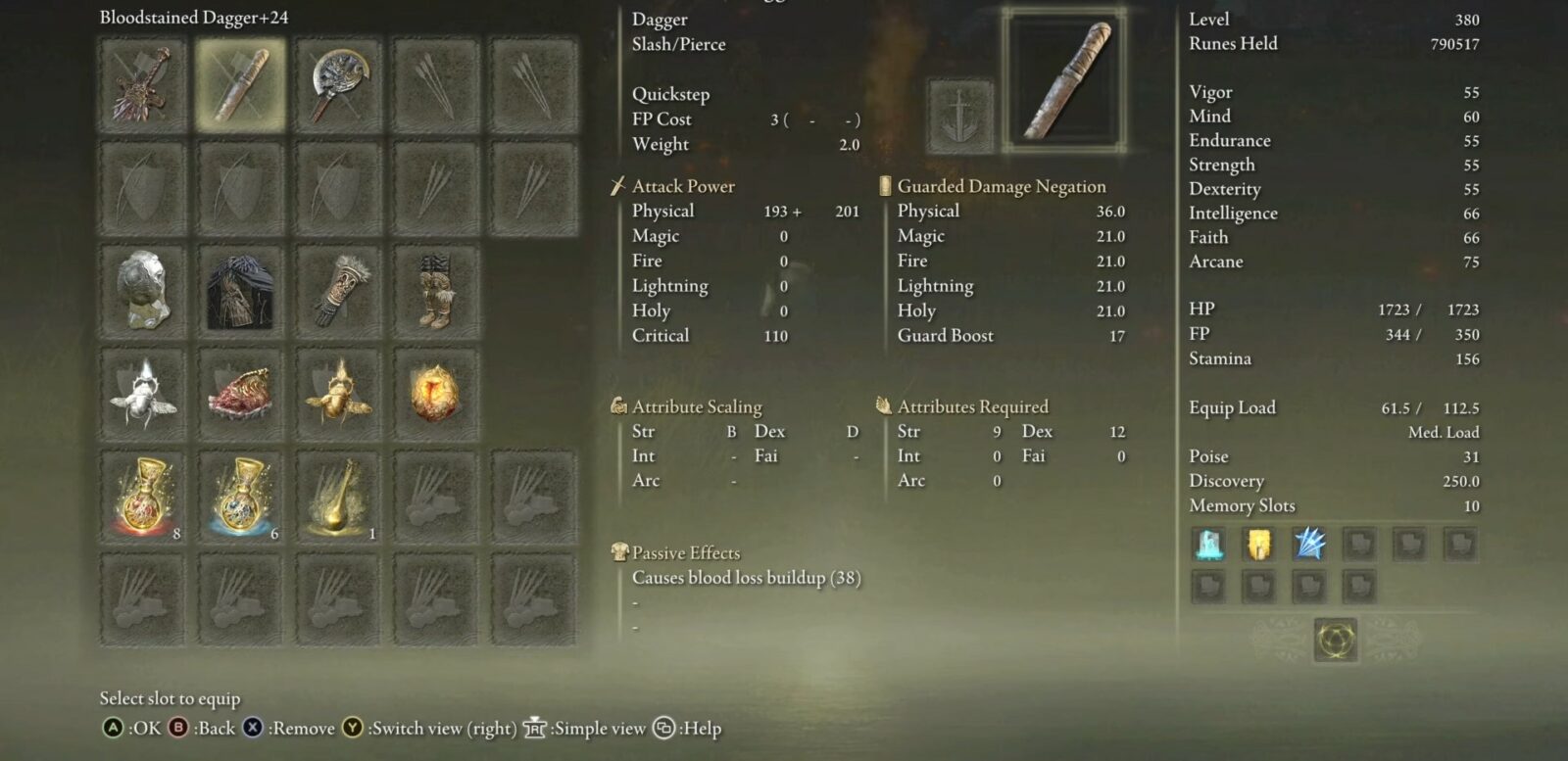Select the Bloodstained Dagger weapon slot
1568x761 pixels.
coord(240,86)
